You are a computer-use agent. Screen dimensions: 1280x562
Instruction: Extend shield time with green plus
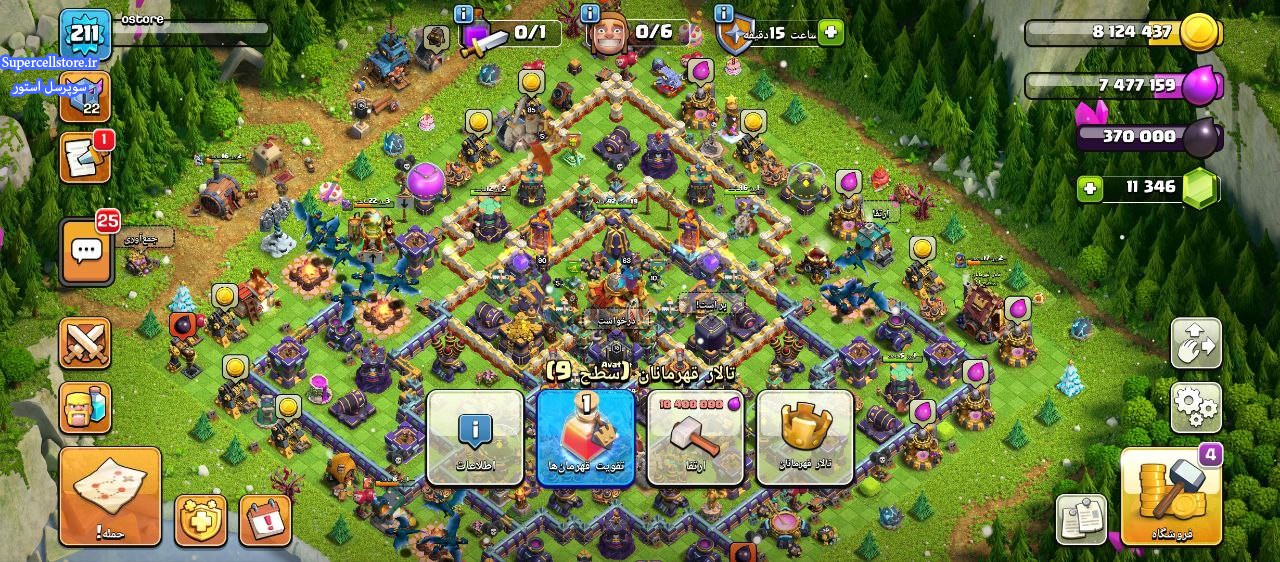830,33
